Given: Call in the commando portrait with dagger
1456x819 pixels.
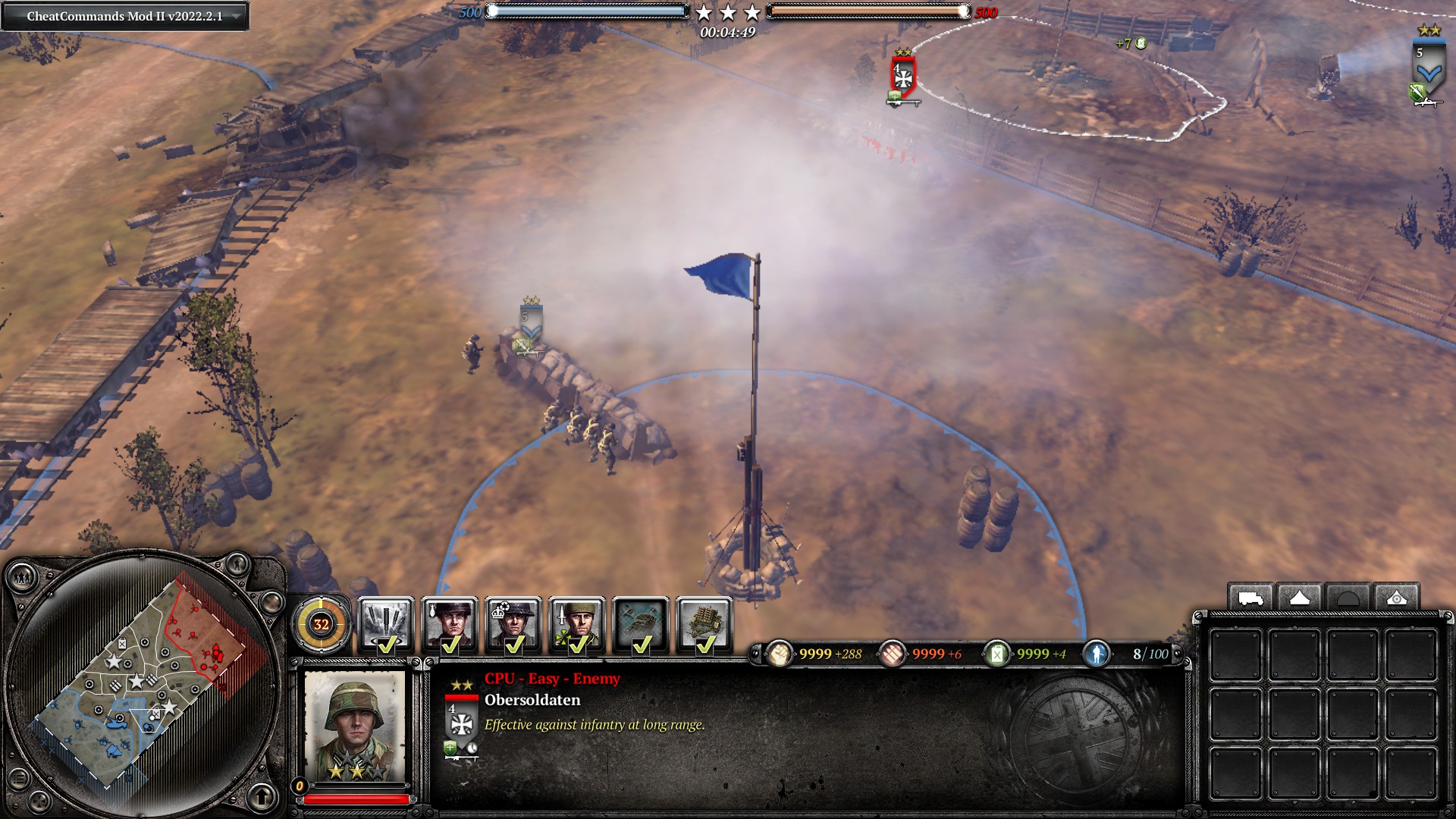Looking at the screenshot, I should (x=577, y=625).
